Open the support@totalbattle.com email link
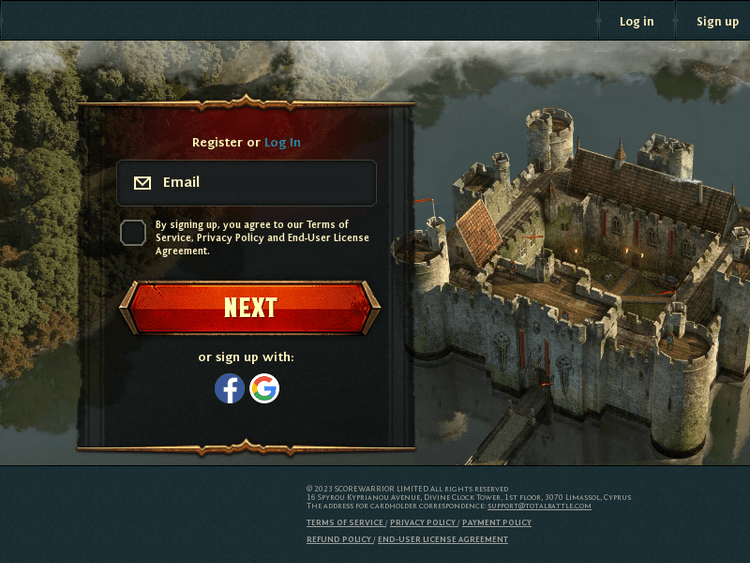 click(539, 506)
